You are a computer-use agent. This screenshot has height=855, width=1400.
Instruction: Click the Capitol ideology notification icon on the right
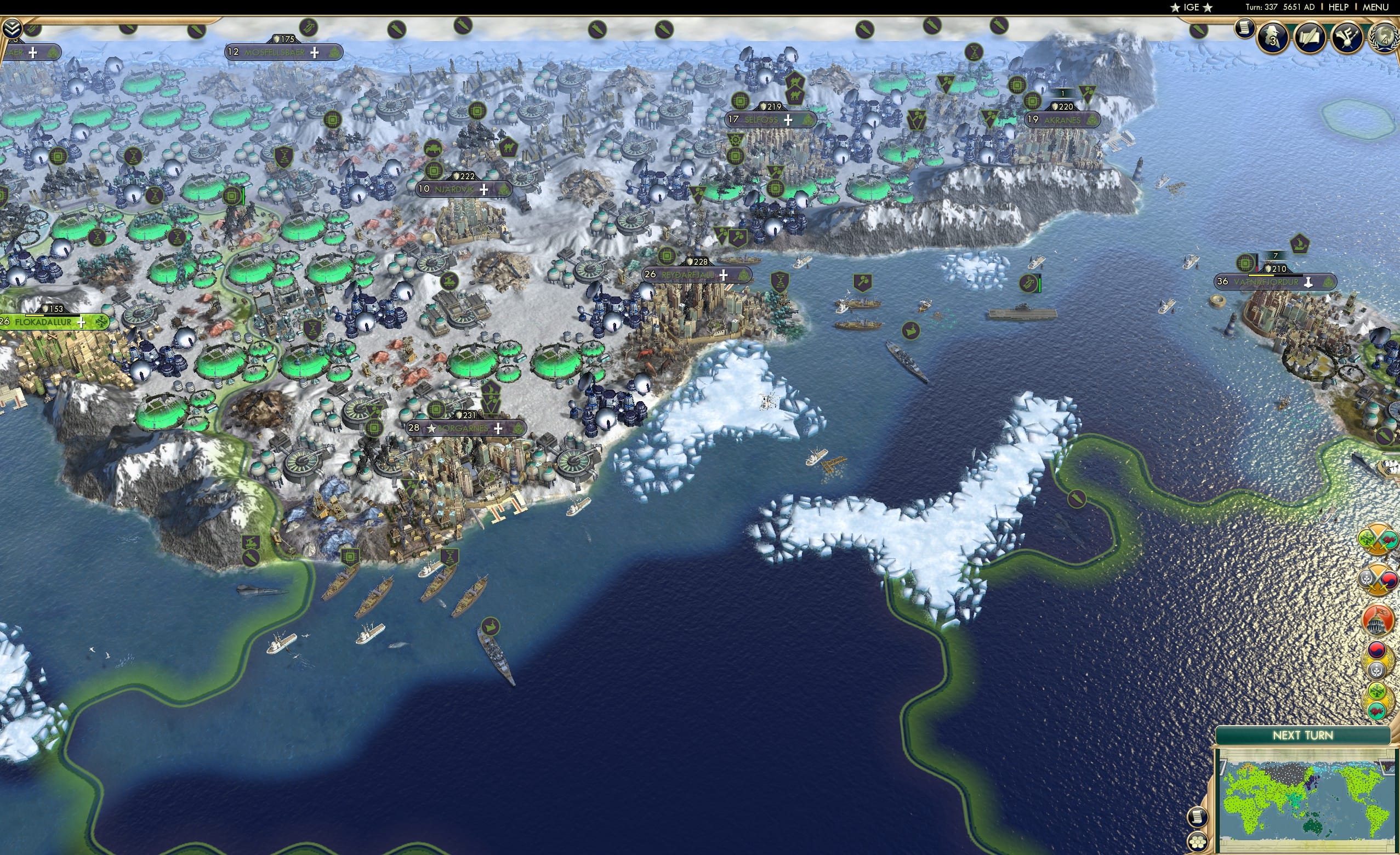[1379, 620]
